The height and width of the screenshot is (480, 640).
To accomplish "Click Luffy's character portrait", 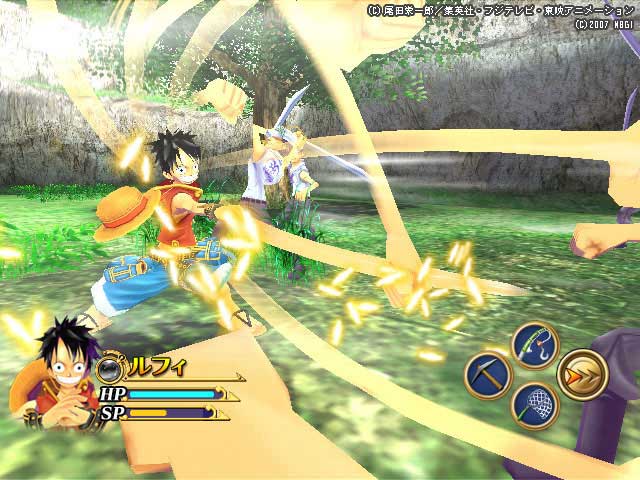I will (44, 367).
